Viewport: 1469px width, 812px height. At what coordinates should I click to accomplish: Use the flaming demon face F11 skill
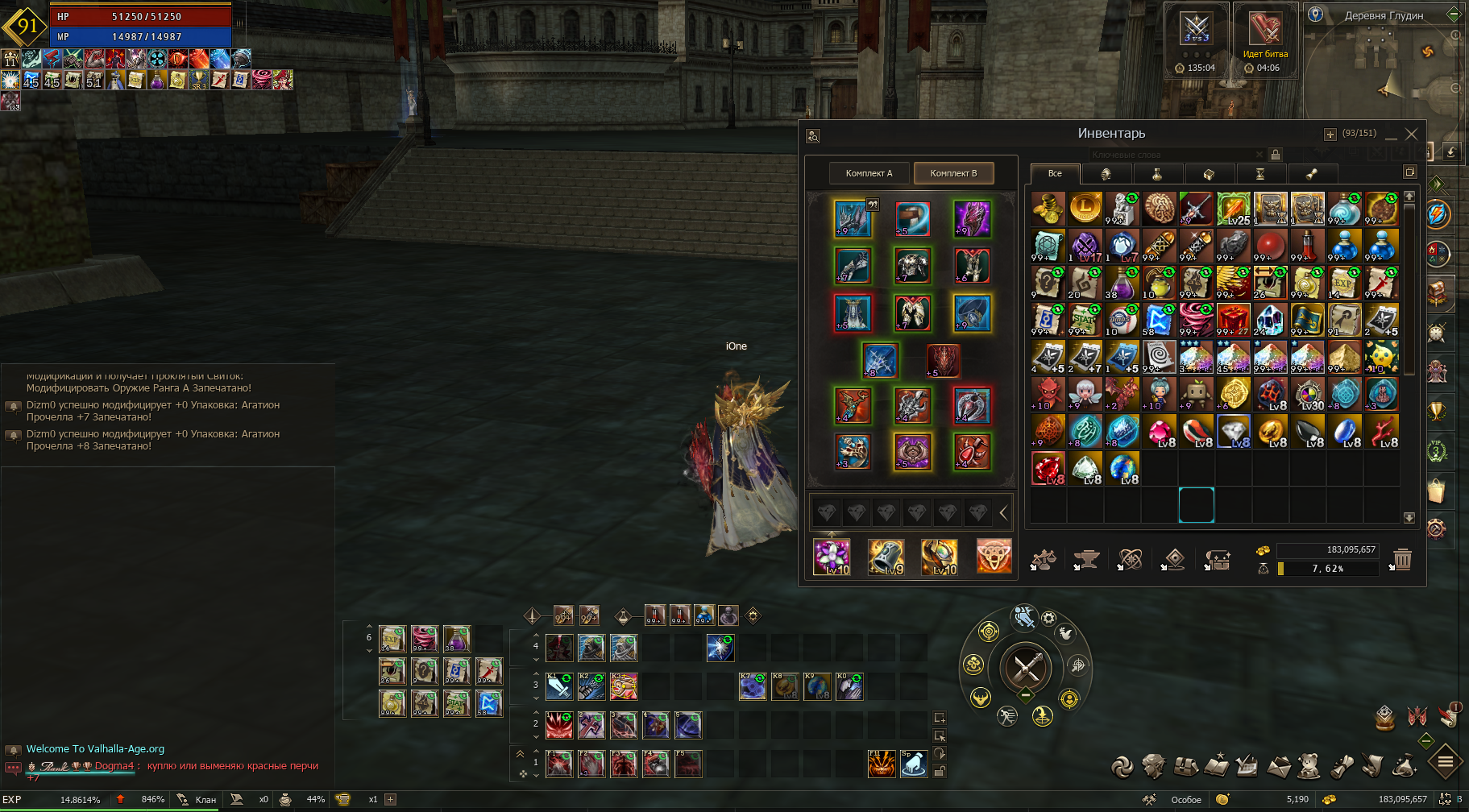pos(882,764)
